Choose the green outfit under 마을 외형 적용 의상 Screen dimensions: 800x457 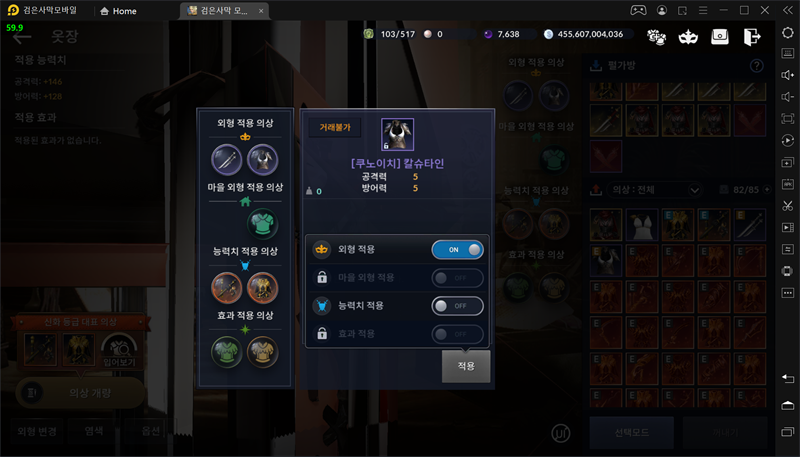262,224
